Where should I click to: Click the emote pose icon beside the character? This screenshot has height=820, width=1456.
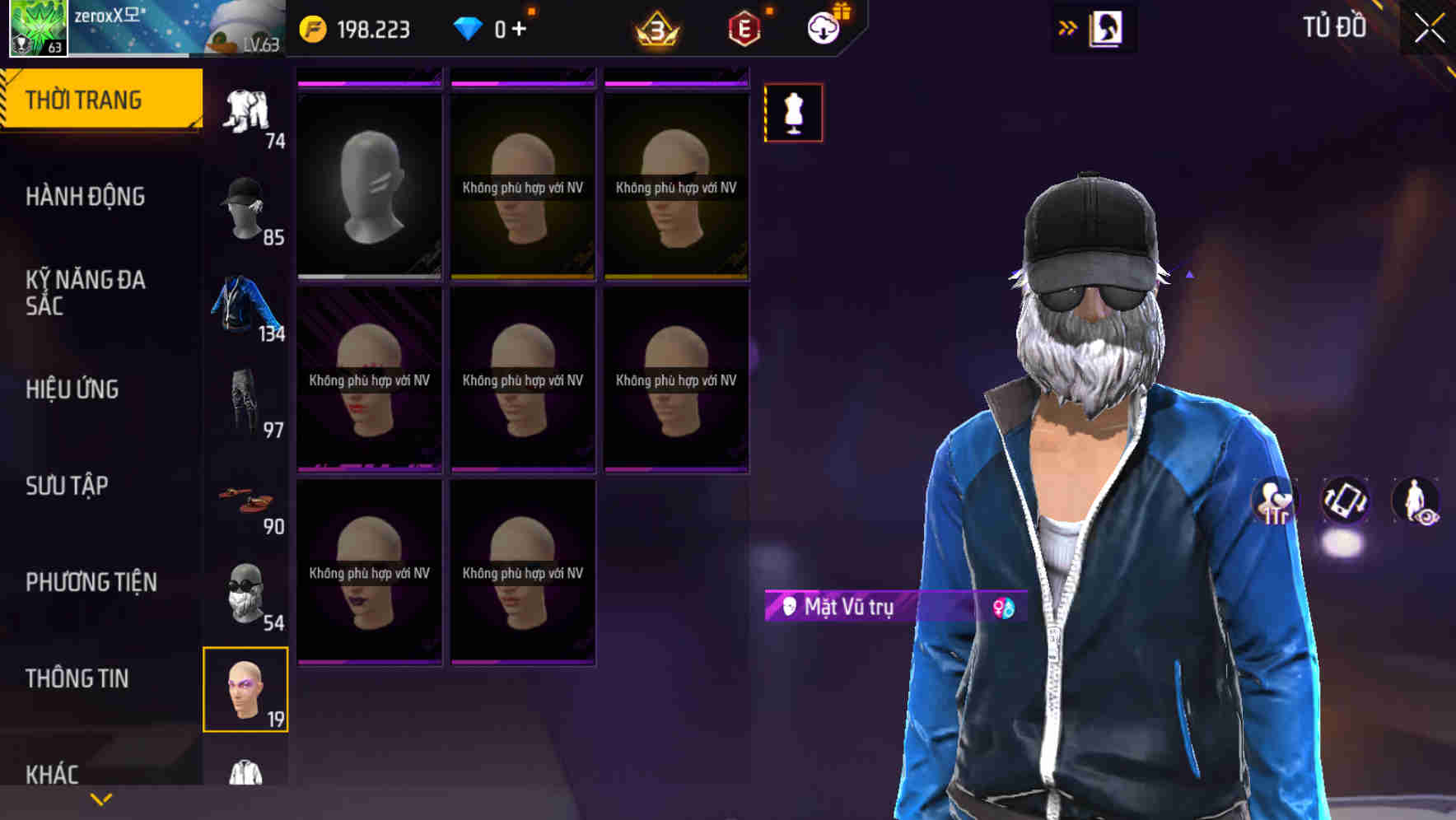point(1274,500)
